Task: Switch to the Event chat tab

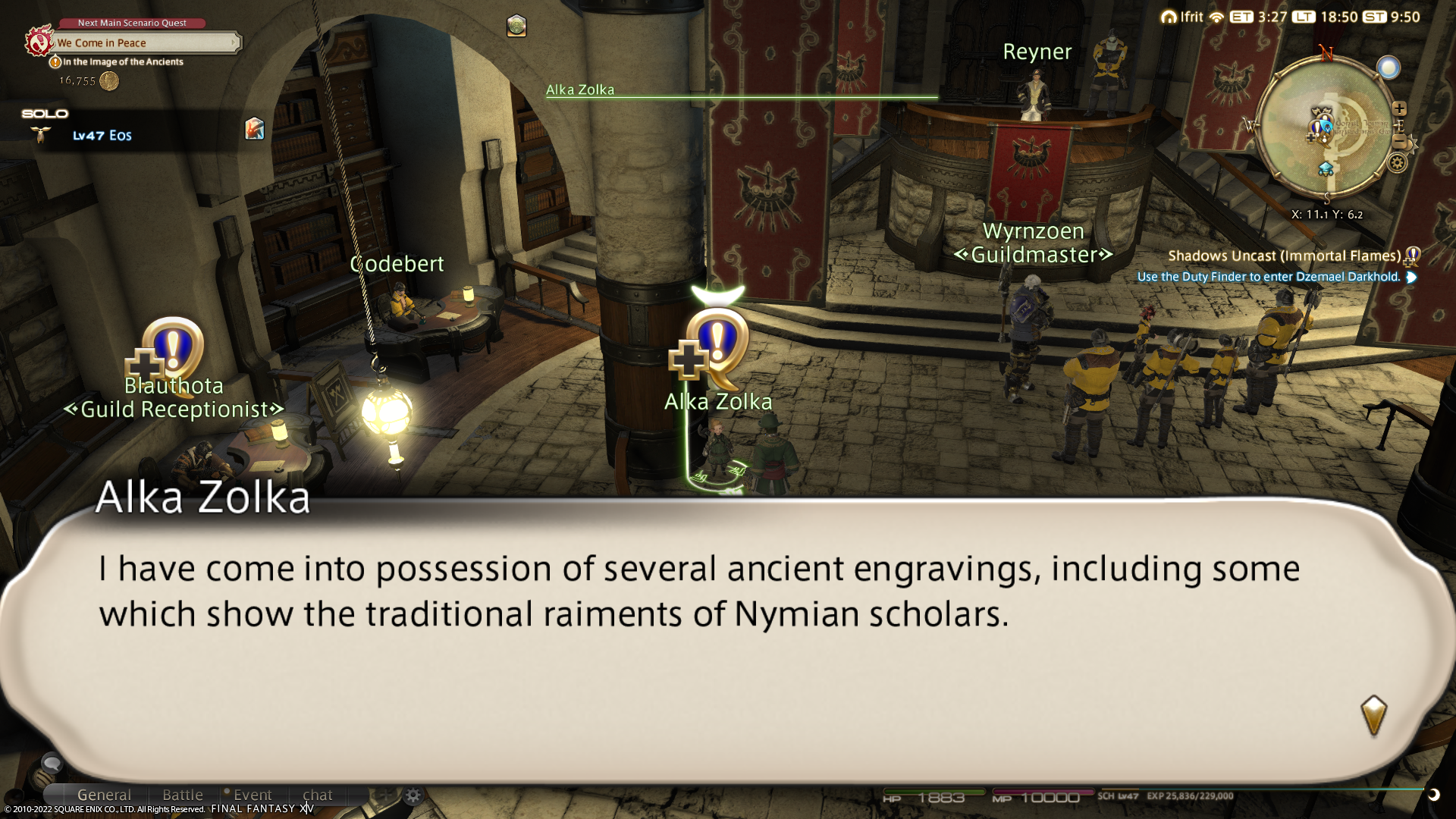Action: (x=253, y=795)
